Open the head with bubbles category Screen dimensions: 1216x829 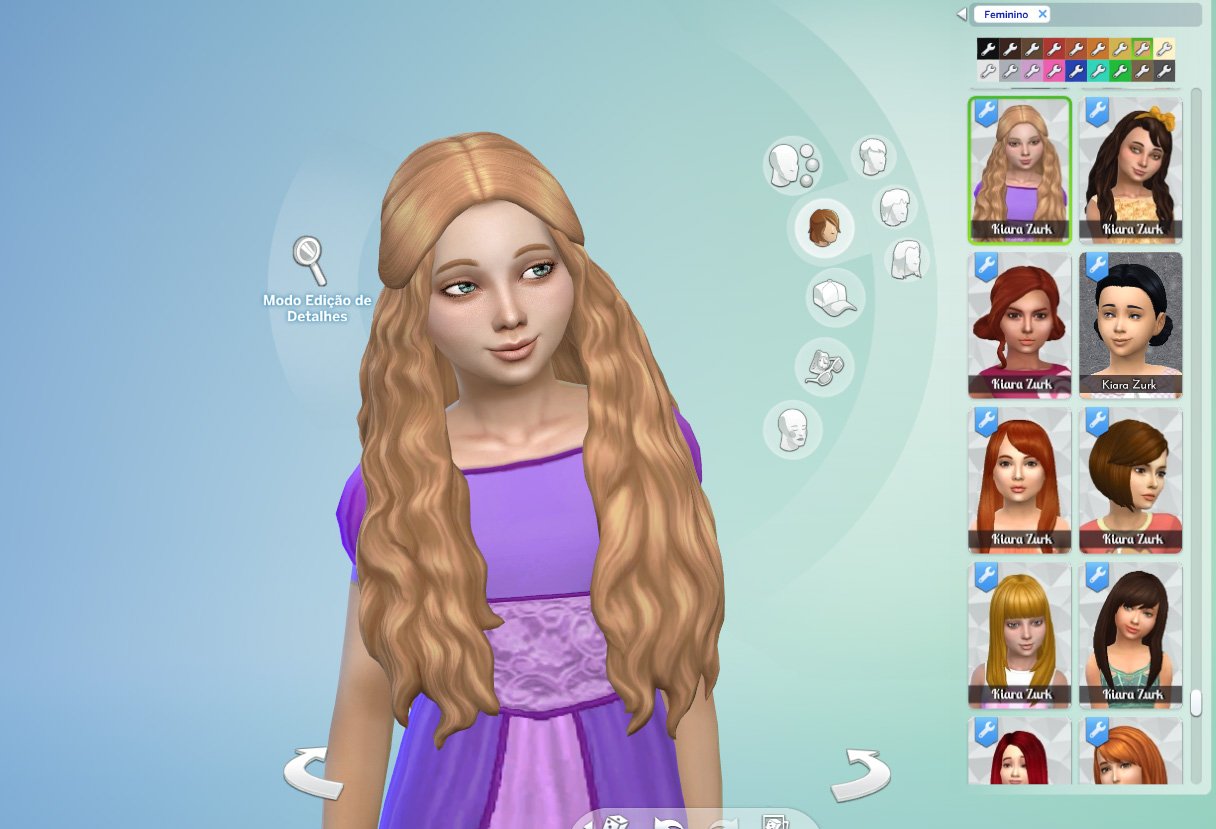coord(792,164)
